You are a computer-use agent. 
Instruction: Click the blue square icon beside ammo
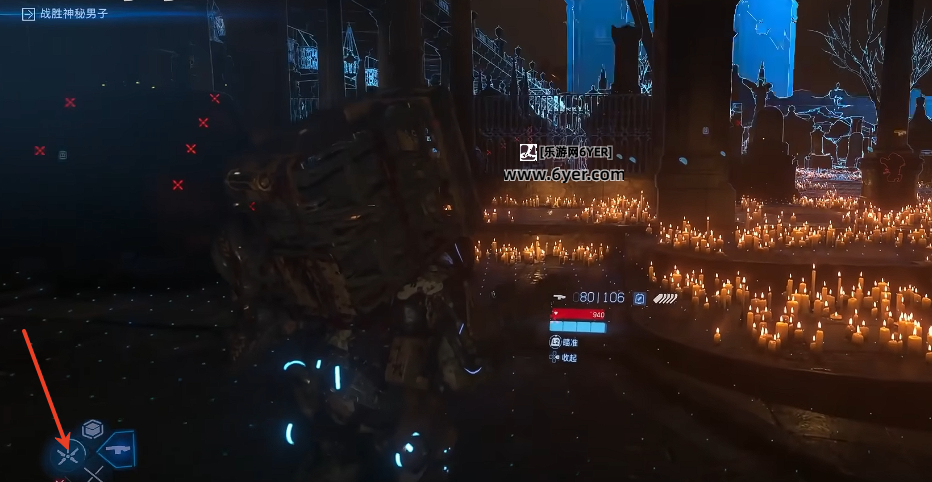click(x=638, y=298)
